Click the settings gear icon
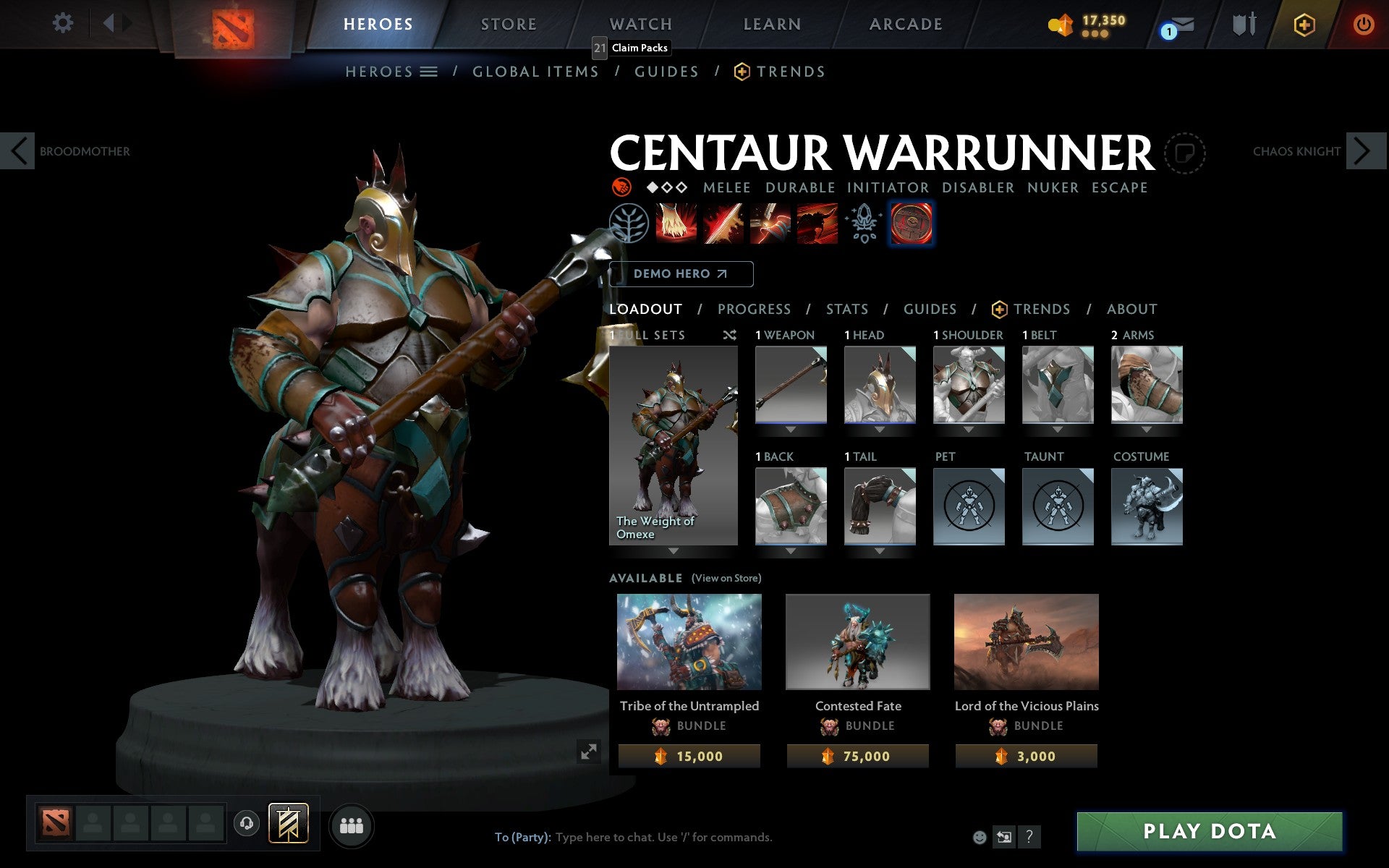Image resolution: width=1389 pixels, height=868 pixels. 64,23
